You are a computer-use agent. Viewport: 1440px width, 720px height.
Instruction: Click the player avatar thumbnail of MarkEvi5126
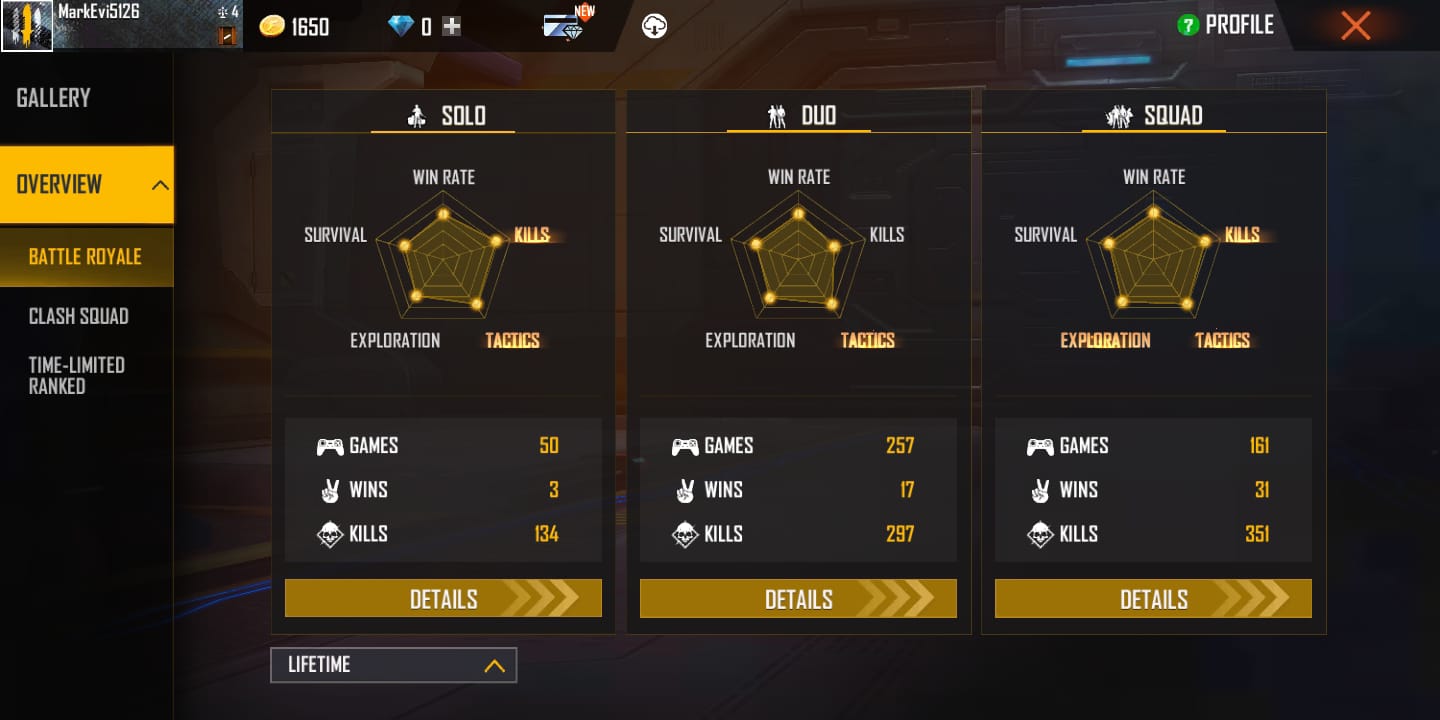click(27, 23)
